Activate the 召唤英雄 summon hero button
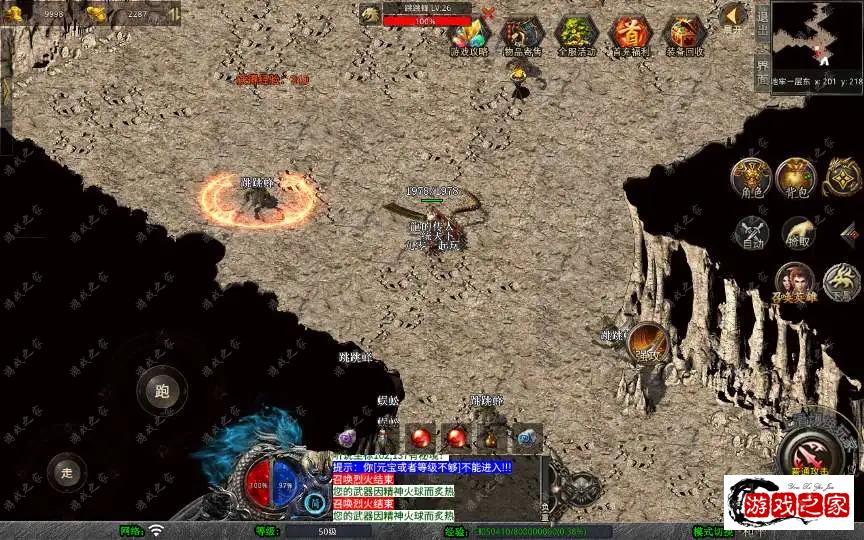 794,283
